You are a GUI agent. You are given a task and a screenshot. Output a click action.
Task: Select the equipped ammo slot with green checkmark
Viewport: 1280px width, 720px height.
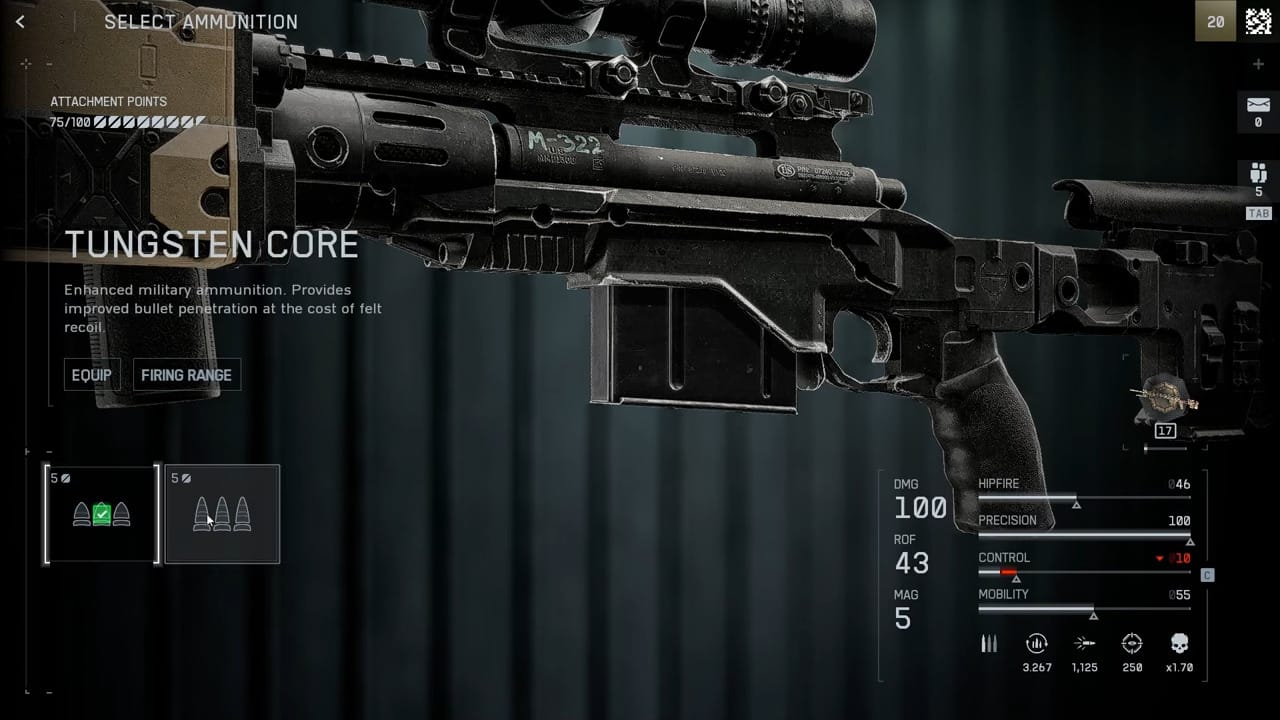click(x=101, y=514)
